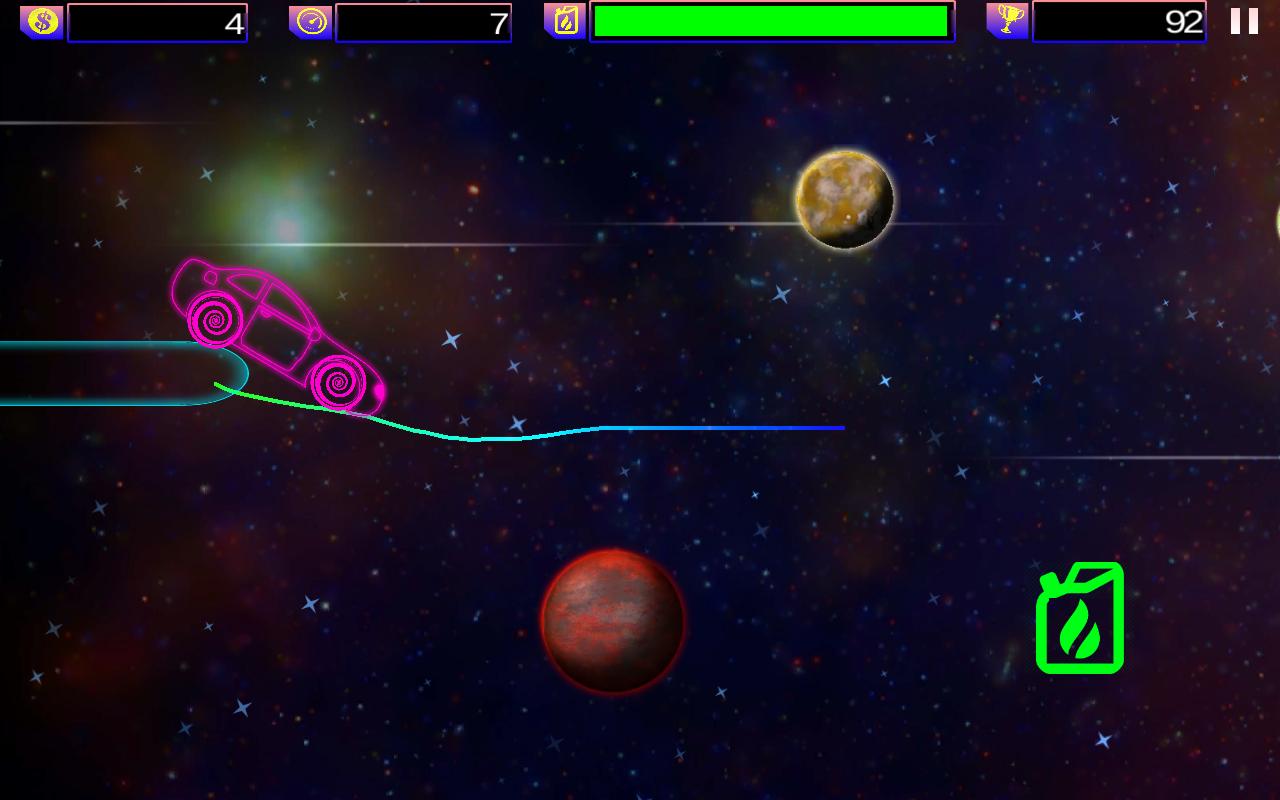Click the coin currency icon
The height and width of the screenshot is (800, 1280).
point(40,21)
